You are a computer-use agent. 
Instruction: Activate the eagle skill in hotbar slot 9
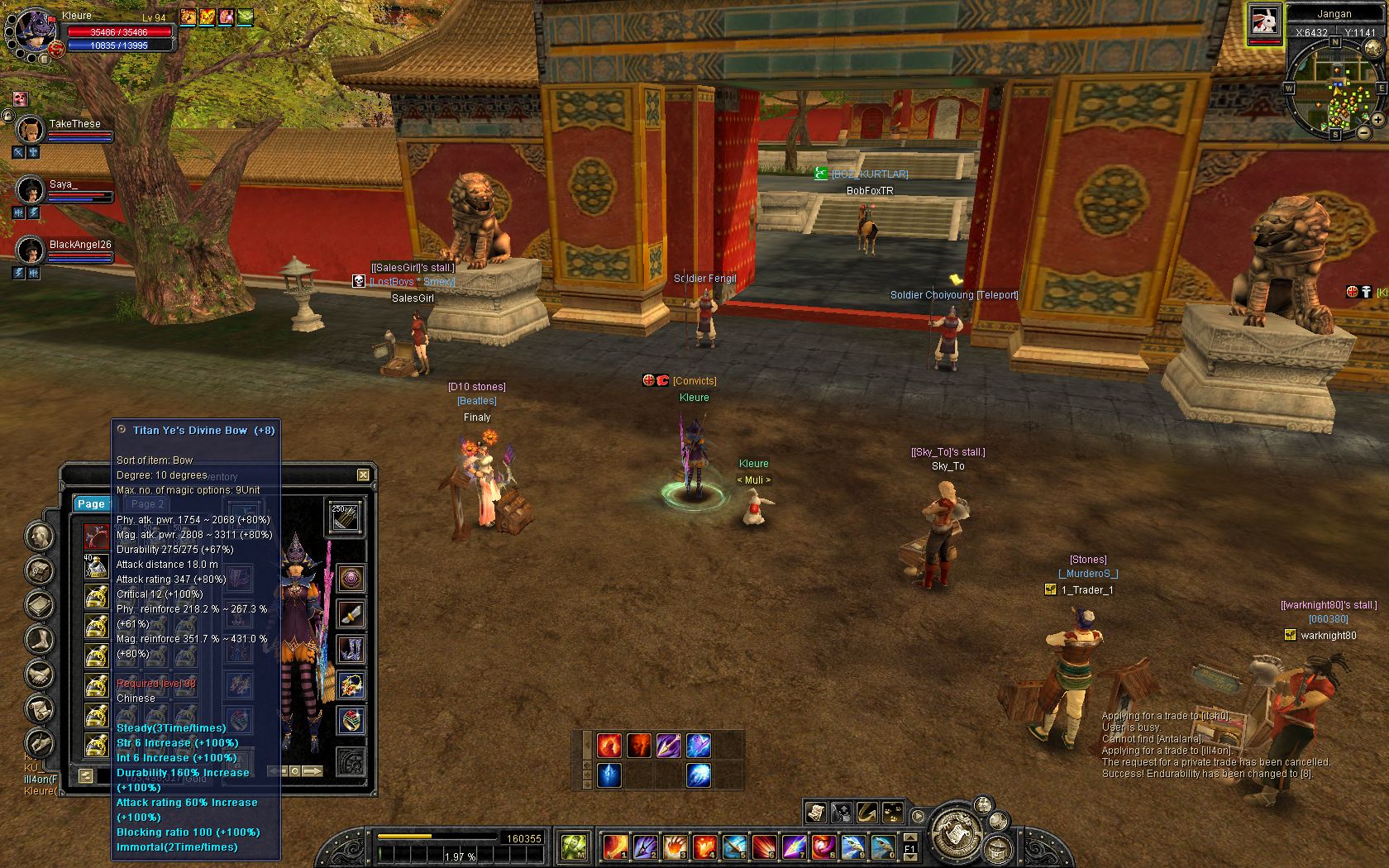point(852,846)
